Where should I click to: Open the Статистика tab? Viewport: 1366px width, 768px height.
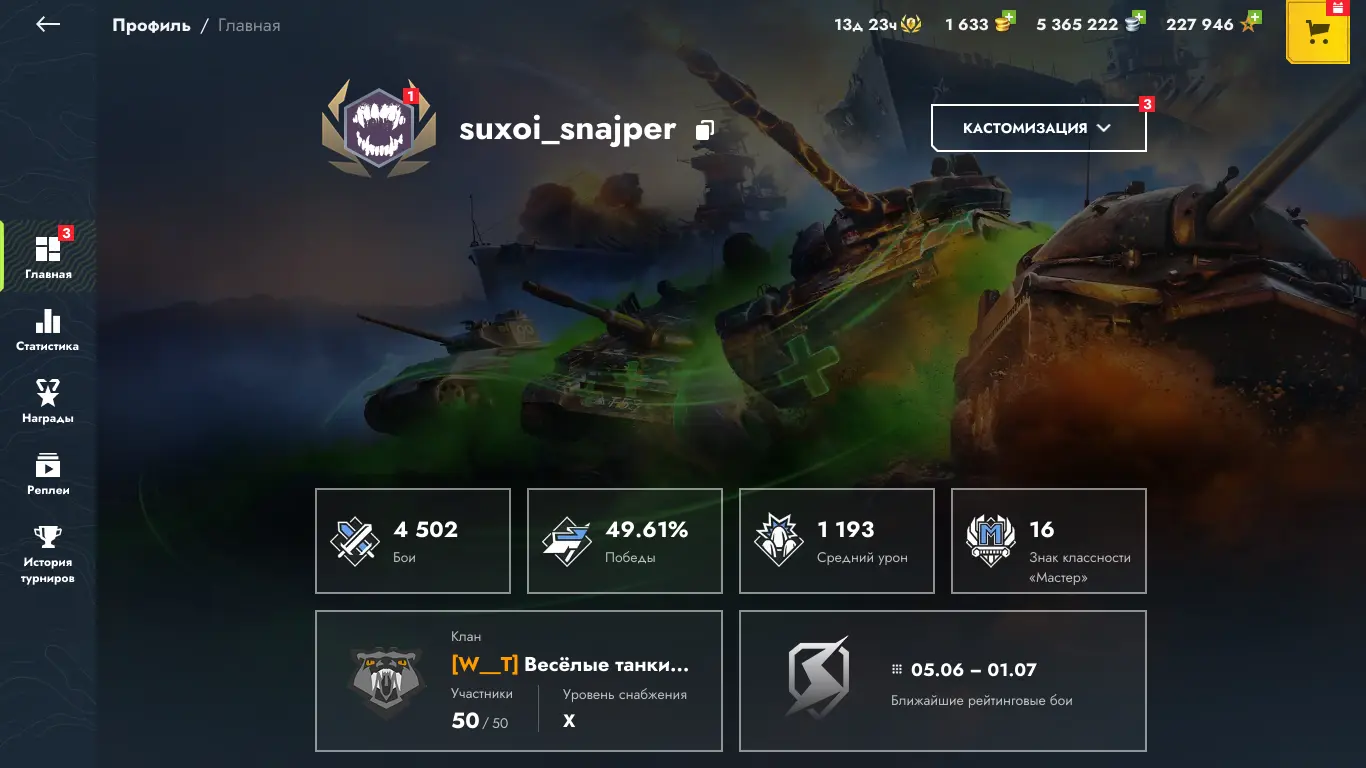[48, 329]
